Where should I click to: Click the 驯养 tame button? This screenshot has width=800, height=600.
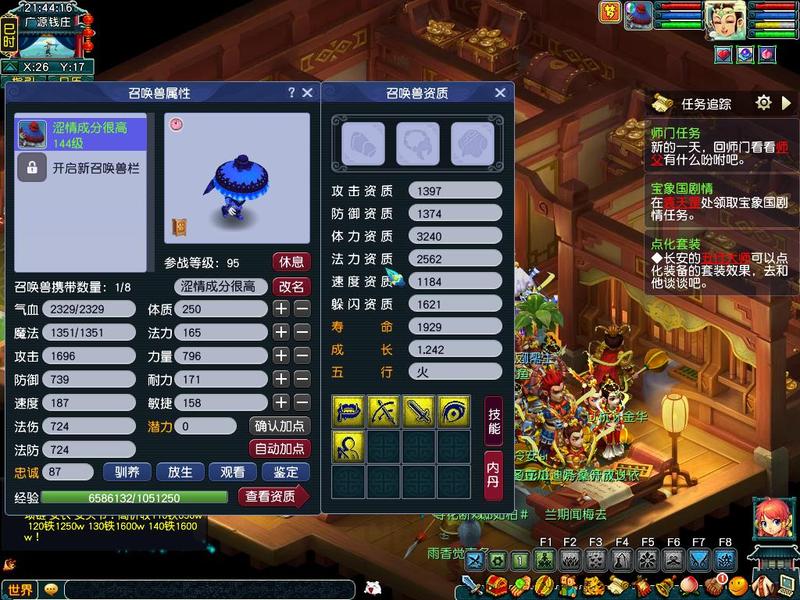[x=126, y=472]
